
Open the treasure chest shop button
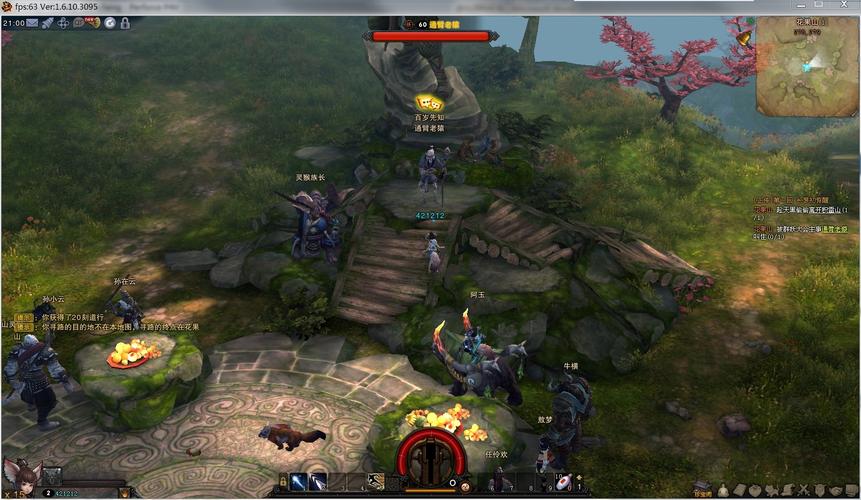[x=703, y=488]
